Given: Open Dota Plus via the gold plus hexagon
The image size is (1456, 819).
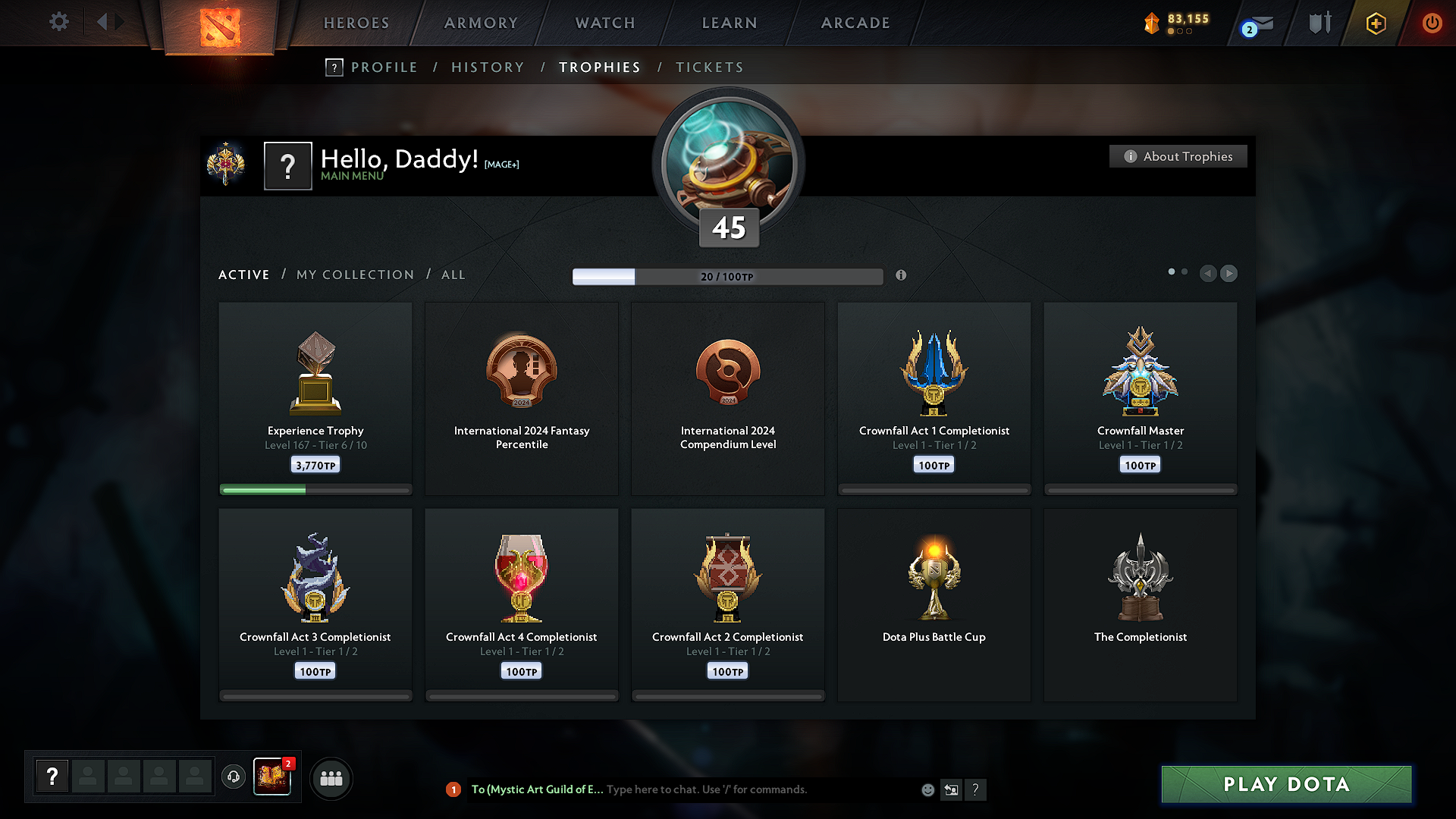Looking at the screenshot, I should [1375, 23].
